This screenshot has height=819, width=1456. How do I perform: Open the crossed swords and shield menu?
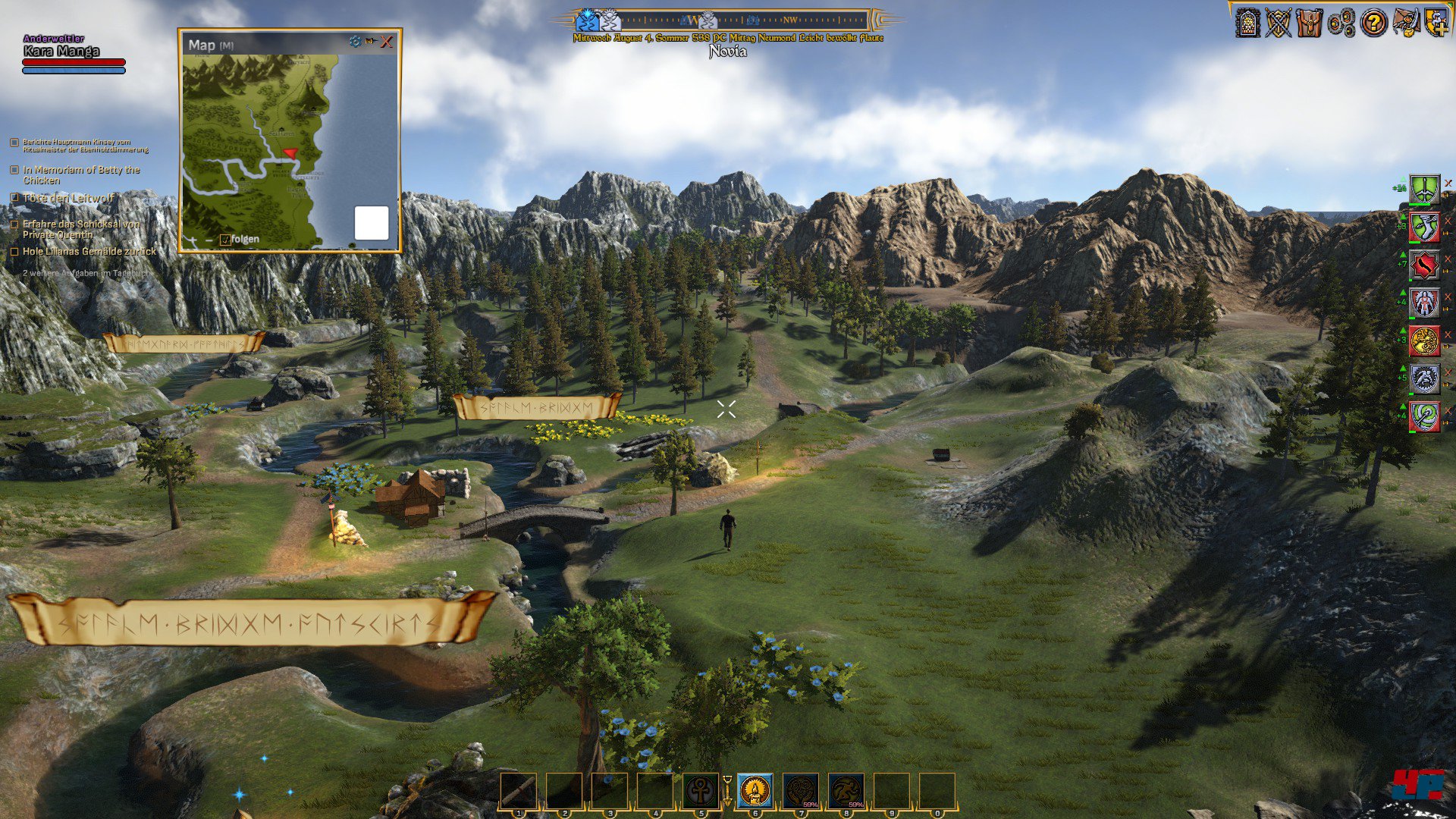[1278, 23]
